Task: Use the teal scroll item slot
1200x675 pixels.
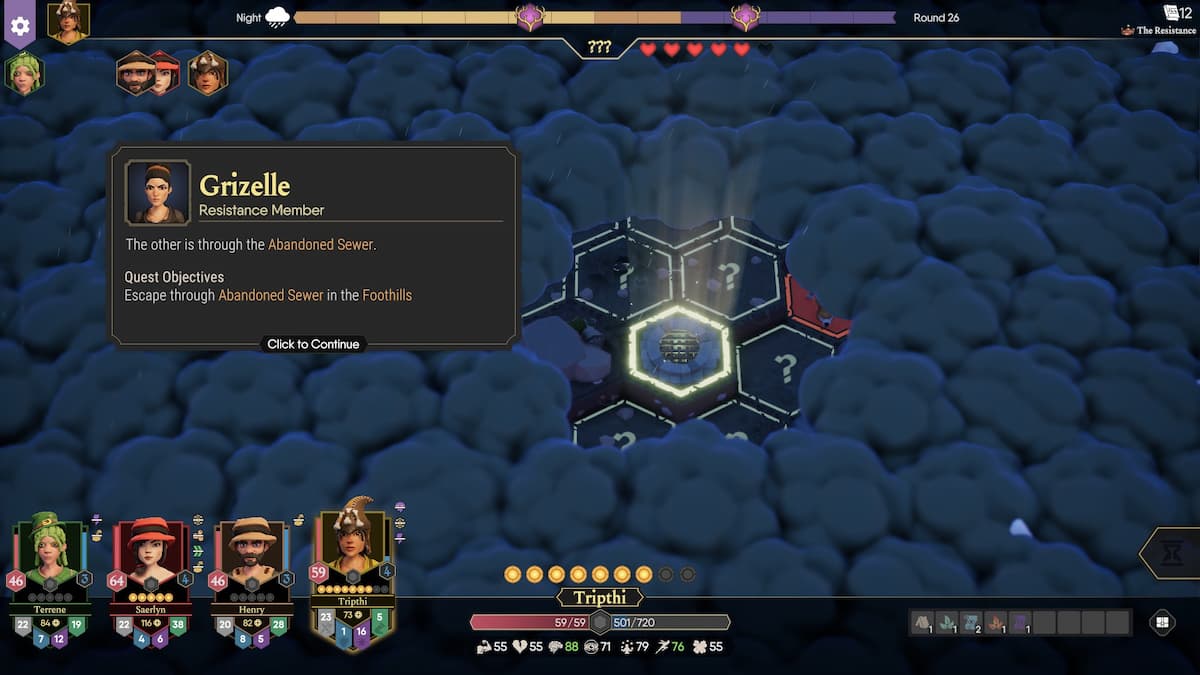Action: click(970, 622)
